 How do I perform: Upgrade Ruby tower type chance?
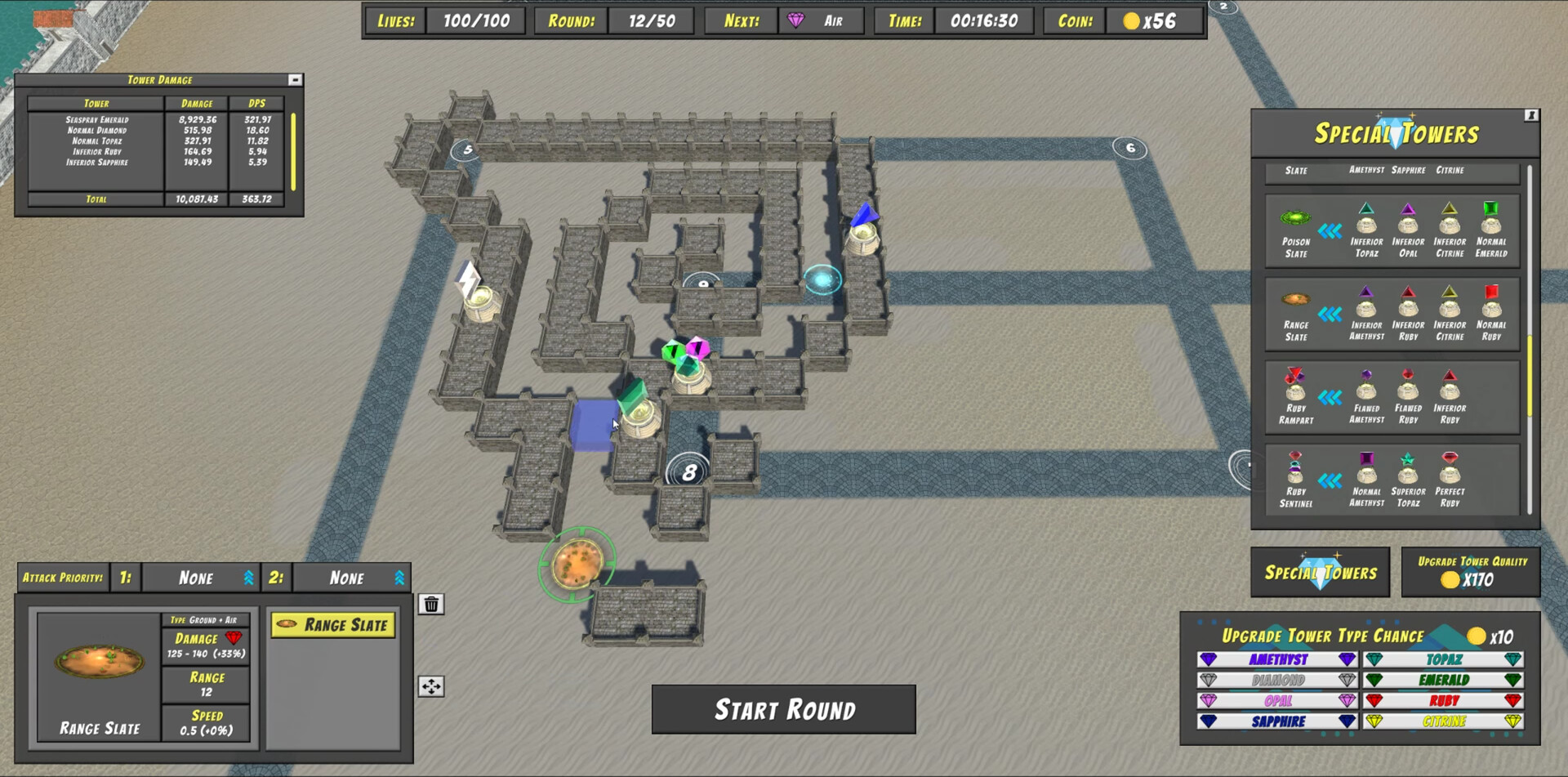coord(1443,701)
